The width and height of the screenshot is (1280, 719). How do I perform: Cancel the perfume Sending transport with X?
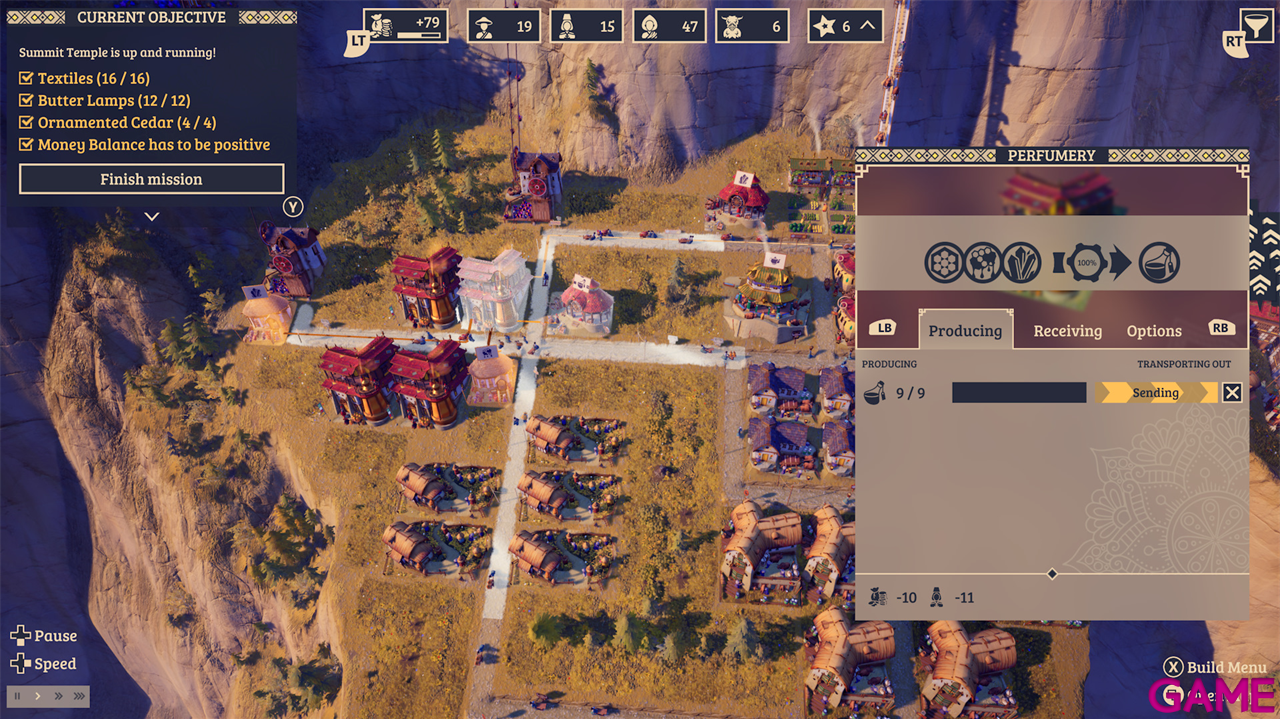1232,393
